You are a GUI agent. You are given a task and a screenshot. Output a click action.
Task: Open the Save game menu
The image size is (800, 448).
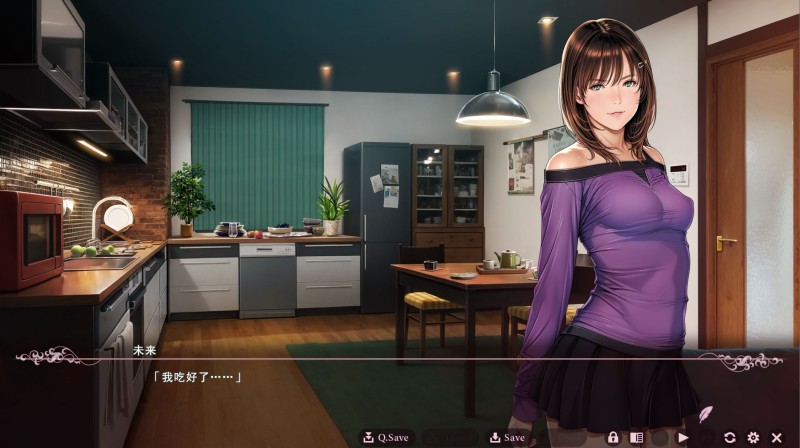(507, 437)
